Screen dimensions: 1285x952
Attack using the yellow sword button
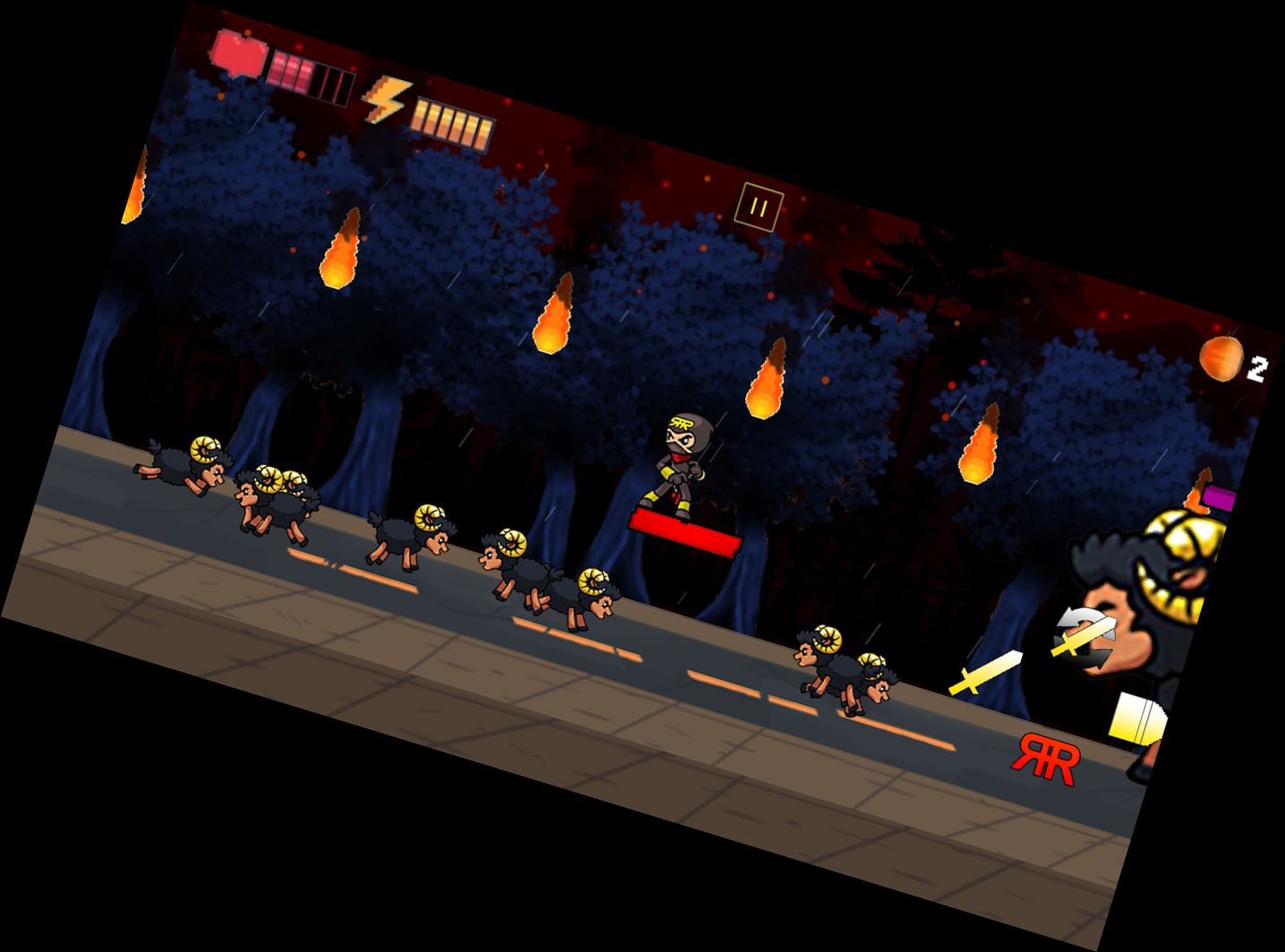985,673
